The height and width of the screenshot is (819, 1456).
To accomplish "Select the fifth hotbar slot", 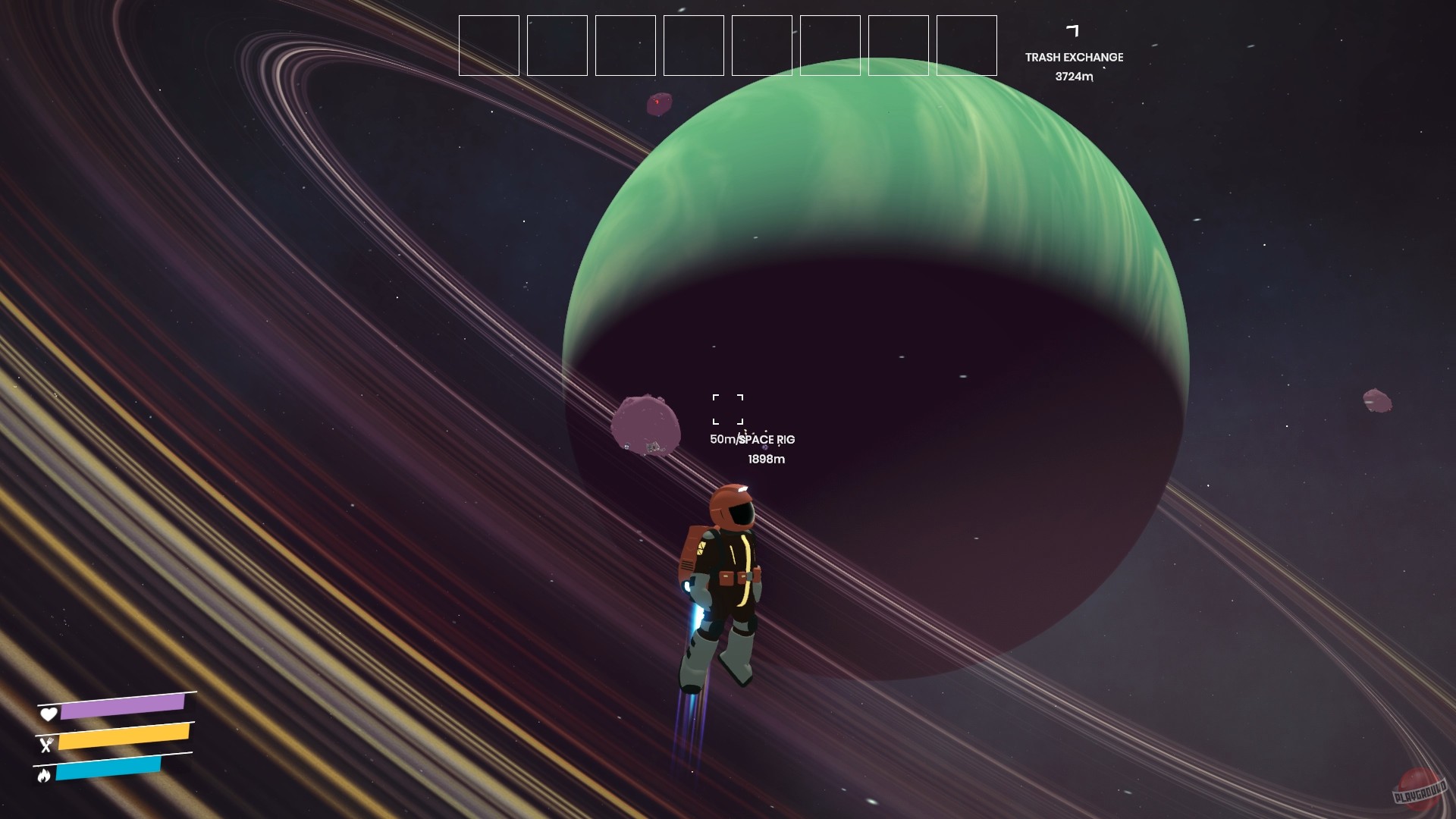I will (761, 46).
